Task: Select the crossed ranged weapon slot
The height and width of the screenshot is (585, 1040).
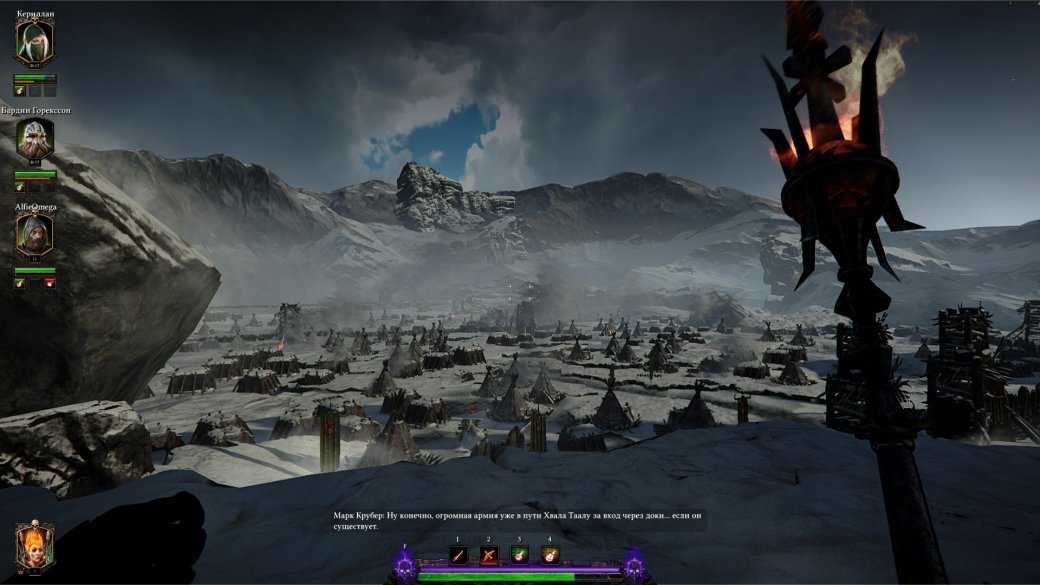Action: (489, 555)
